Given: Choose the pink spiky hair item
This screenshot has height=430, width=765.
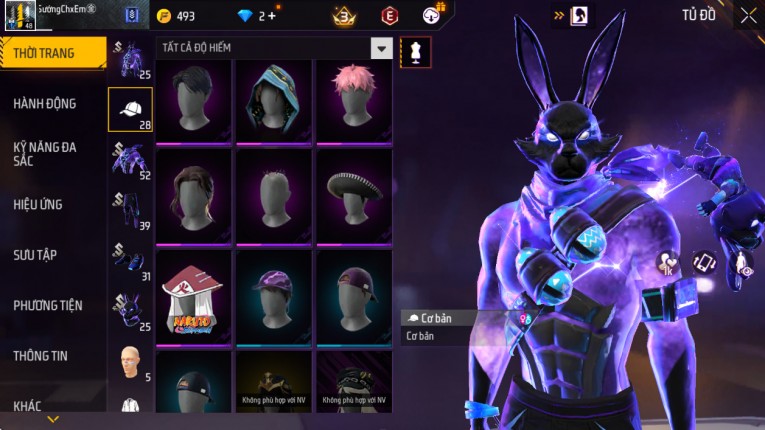Looking at the screenshot, I should [x=354, y=101].
